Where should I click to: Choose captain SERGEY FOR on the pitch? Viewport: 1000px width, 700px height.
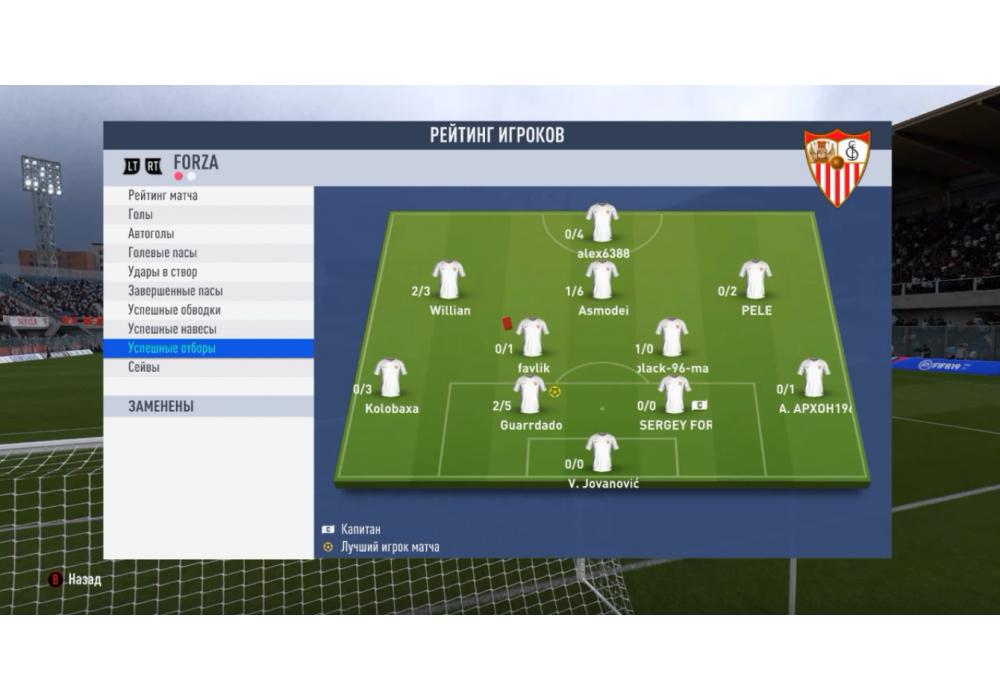674,395
